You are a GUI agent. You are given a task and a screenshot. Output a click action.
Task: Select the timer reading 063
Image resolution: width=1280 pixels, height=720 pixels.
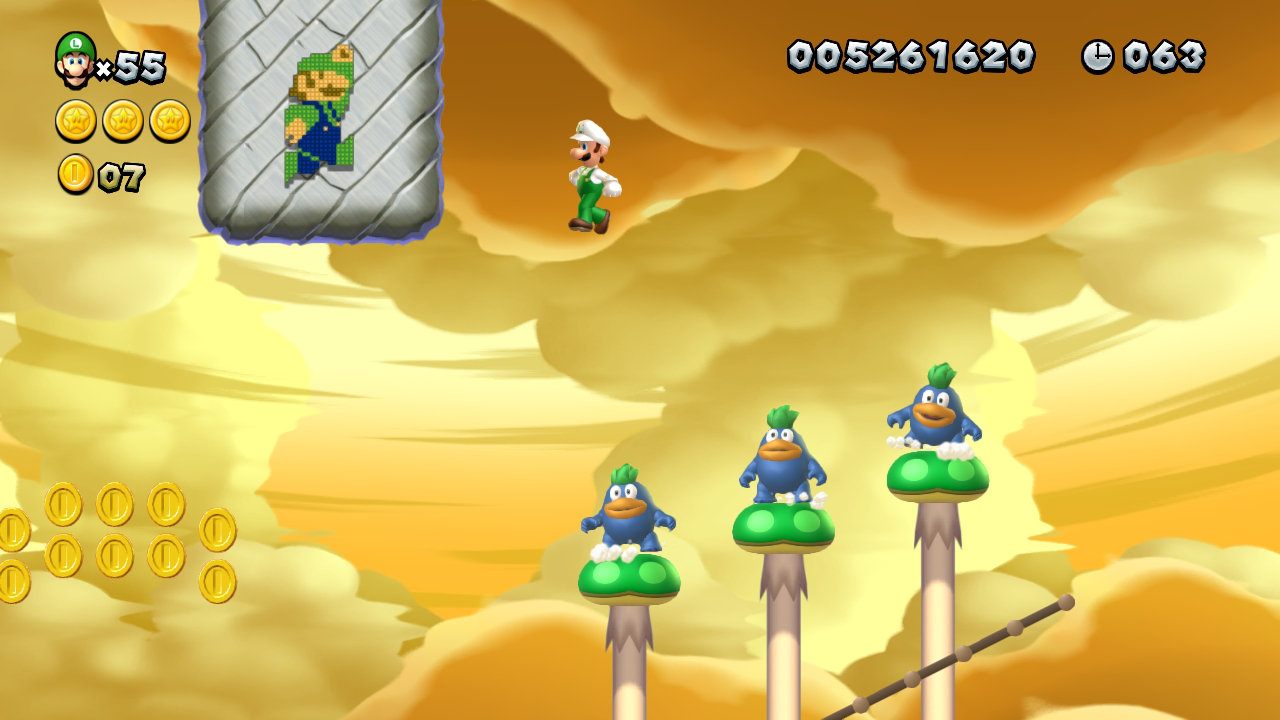pos(1165,57)
